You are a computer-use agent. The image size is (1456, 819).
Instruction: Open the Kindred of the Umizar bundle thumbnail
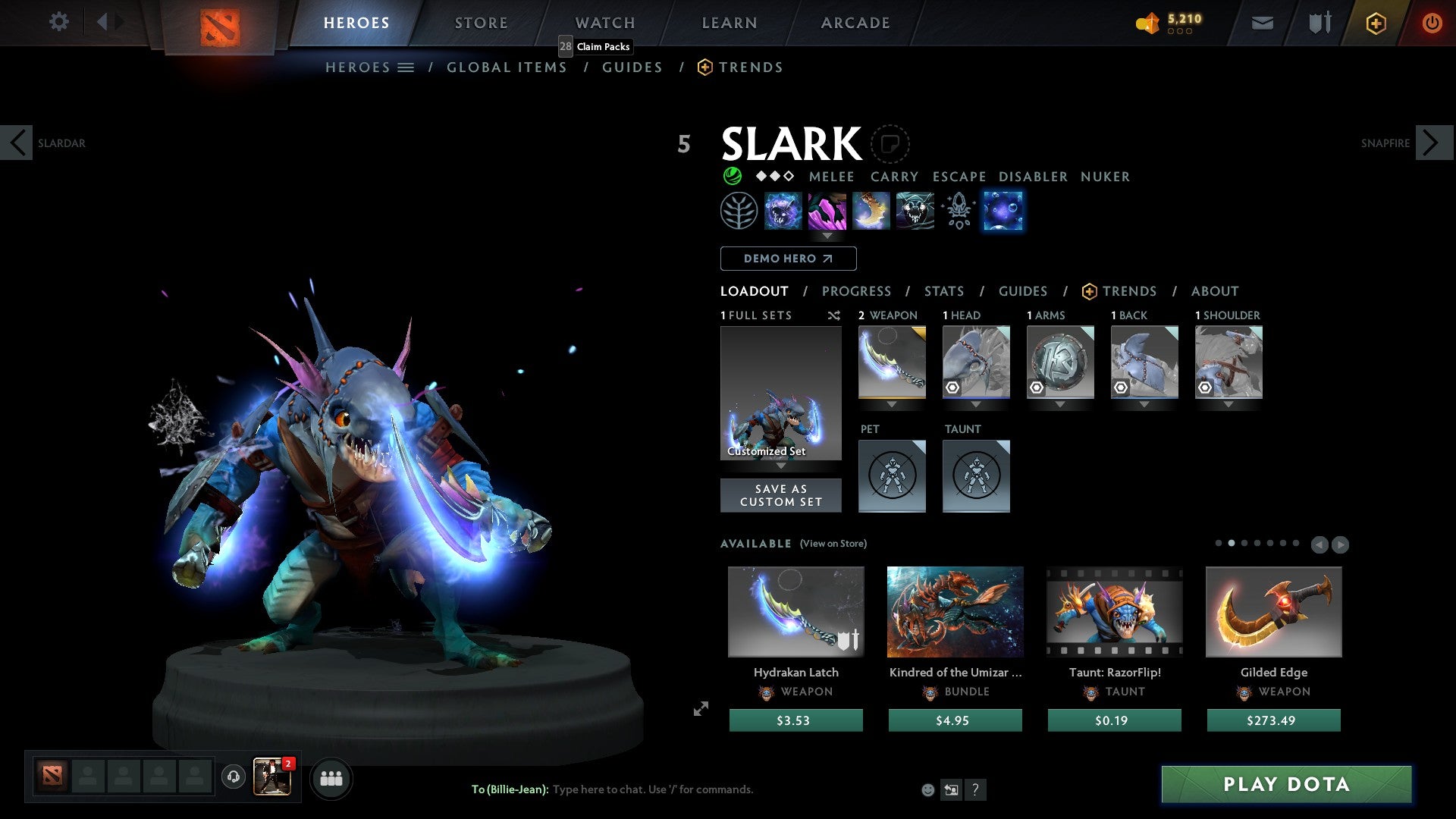[955, 612]
